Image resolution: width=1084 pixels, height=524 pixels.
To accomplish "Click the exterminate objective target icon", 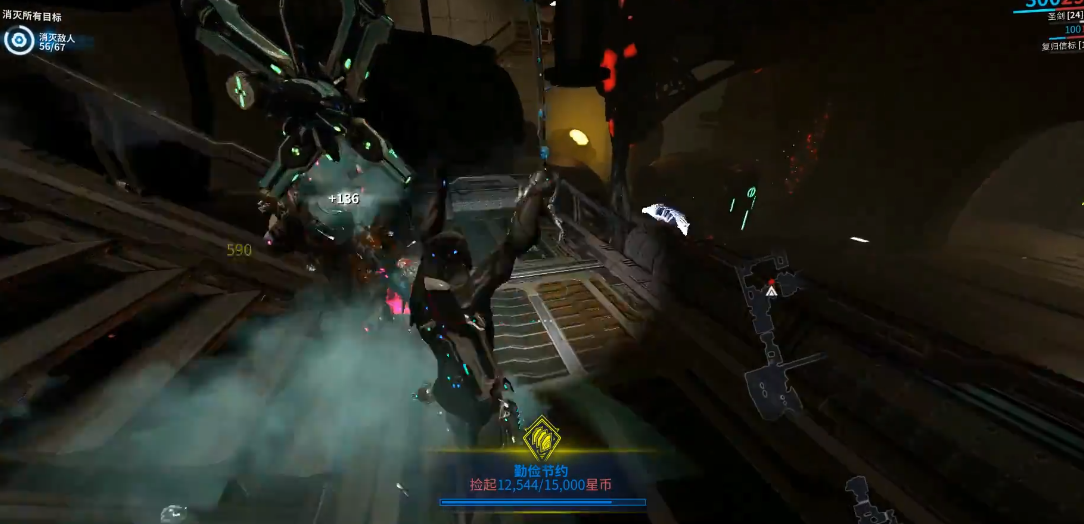I will point(19,41).
